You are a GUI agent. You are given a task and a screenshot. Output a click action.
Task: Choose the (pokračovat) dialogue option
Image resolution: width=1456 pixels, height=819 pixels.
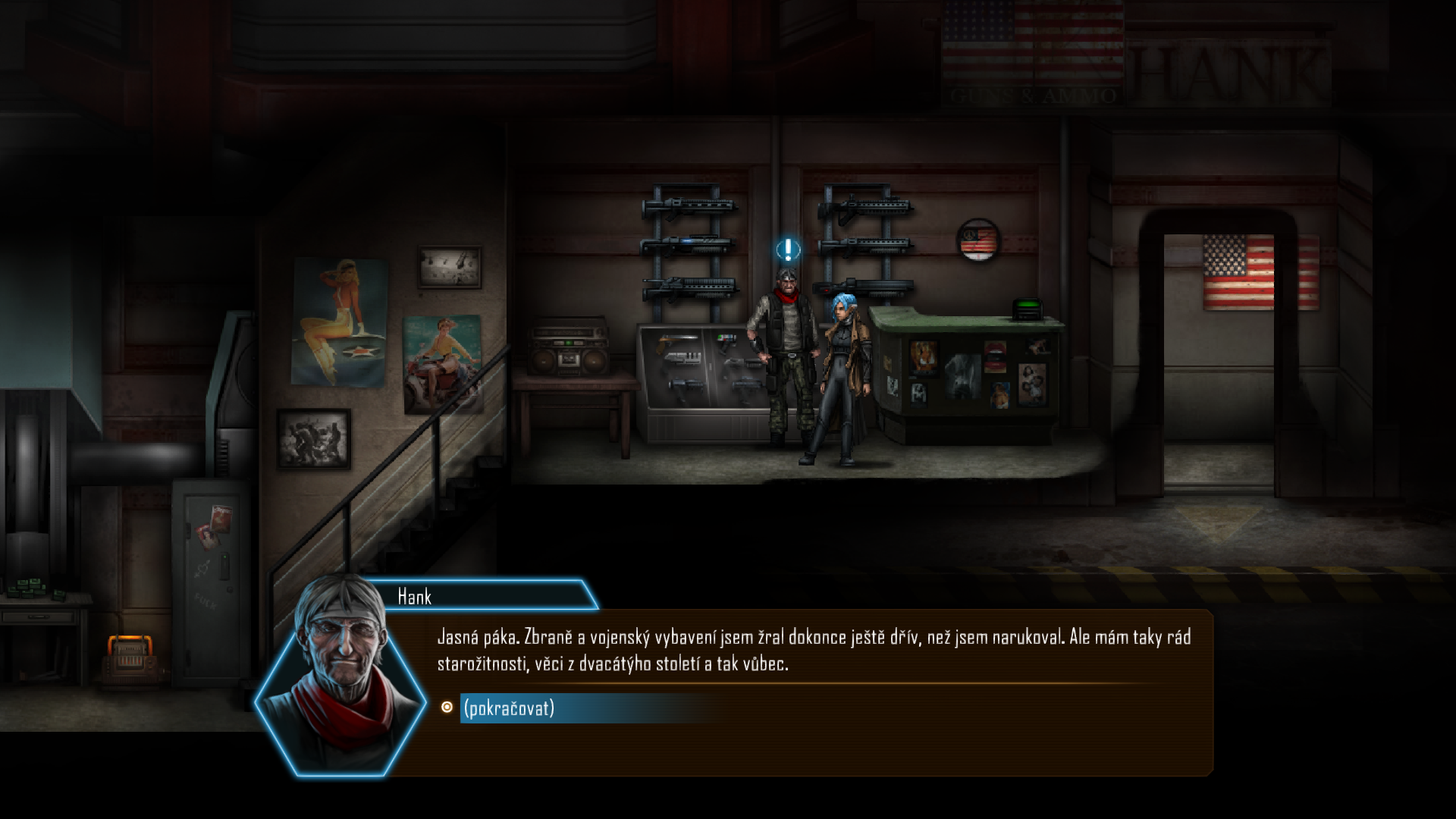pyautogui.click(x=509, y=708)
